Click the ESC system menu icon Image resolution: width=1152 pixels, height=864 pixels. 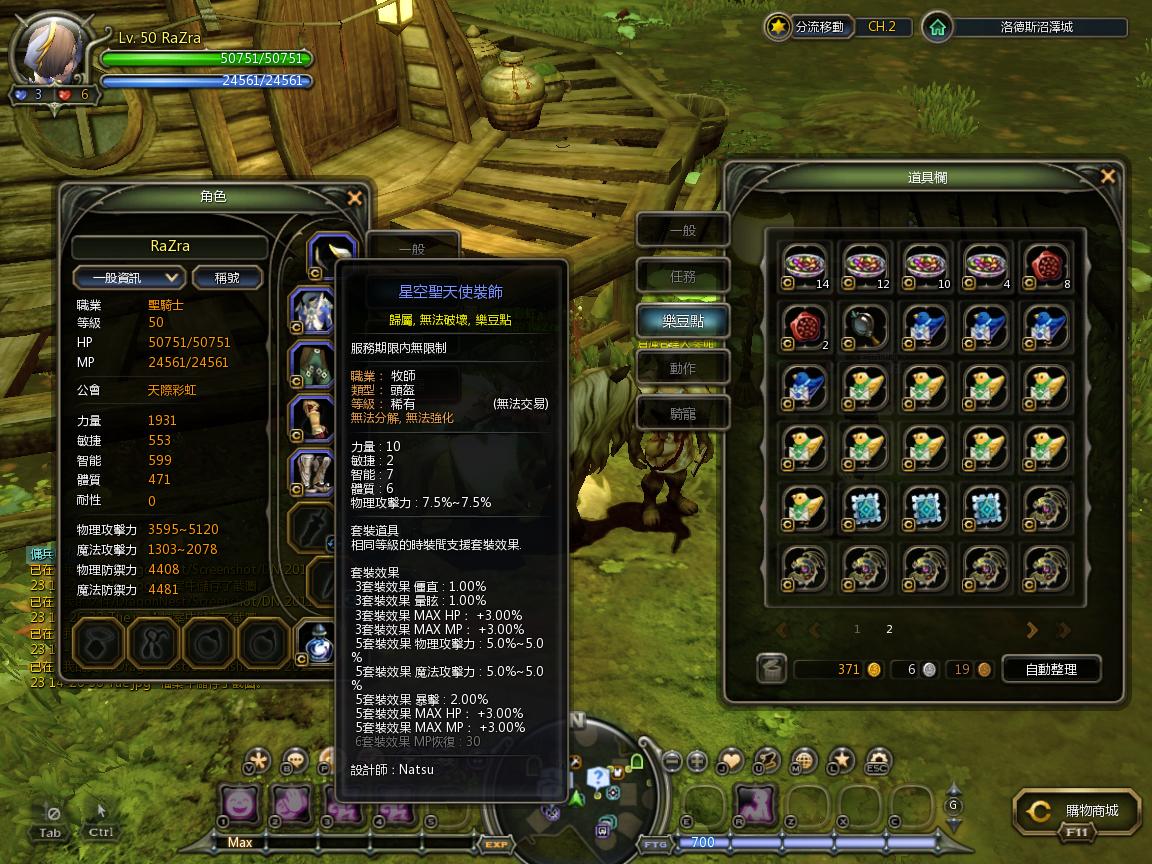(x=877, y=762)
